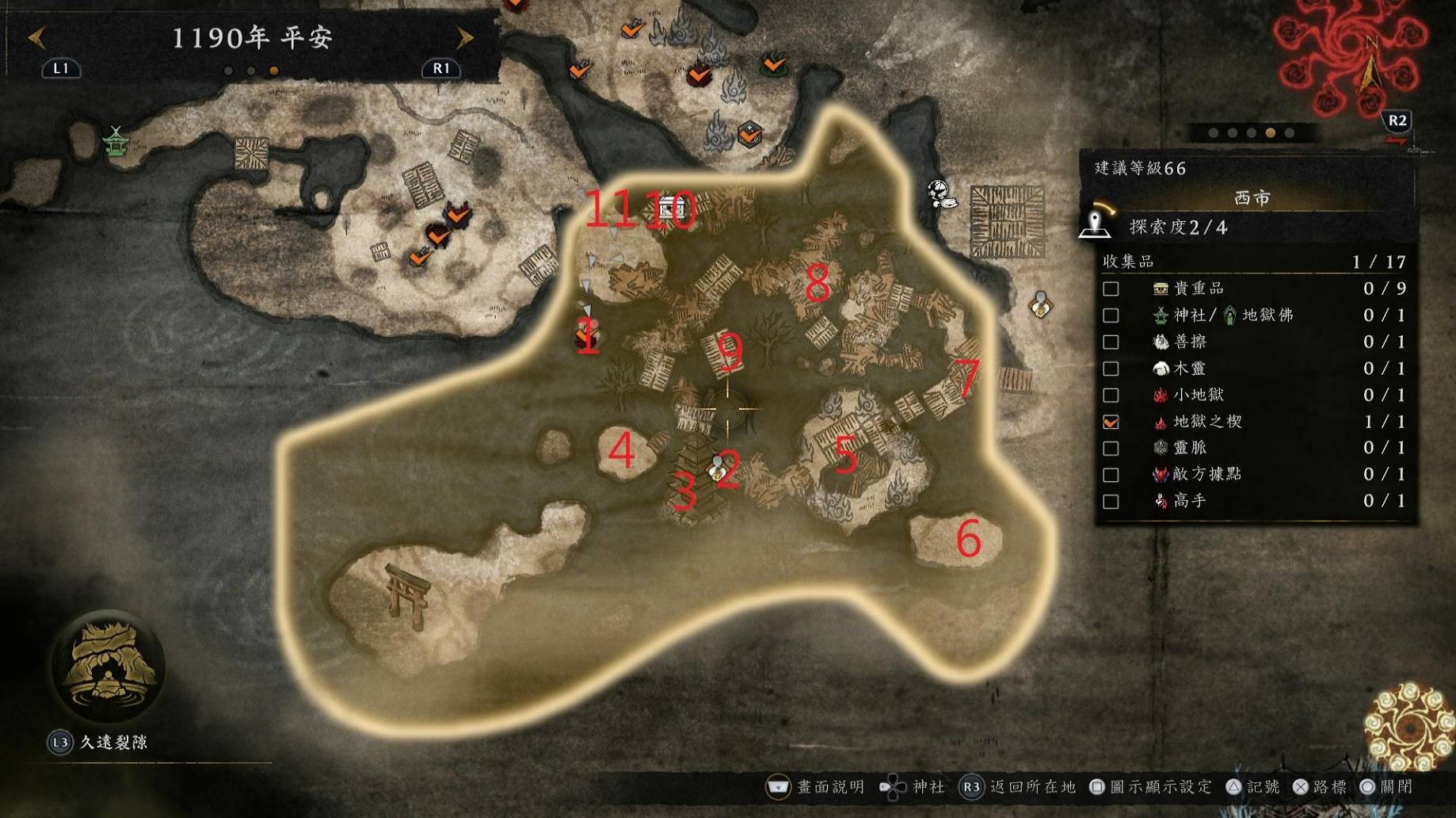1456x818 pixels.
Task: Open the 久遠裂隙 emblem icon
Action: pyautogui.click(x=107, y=666)
